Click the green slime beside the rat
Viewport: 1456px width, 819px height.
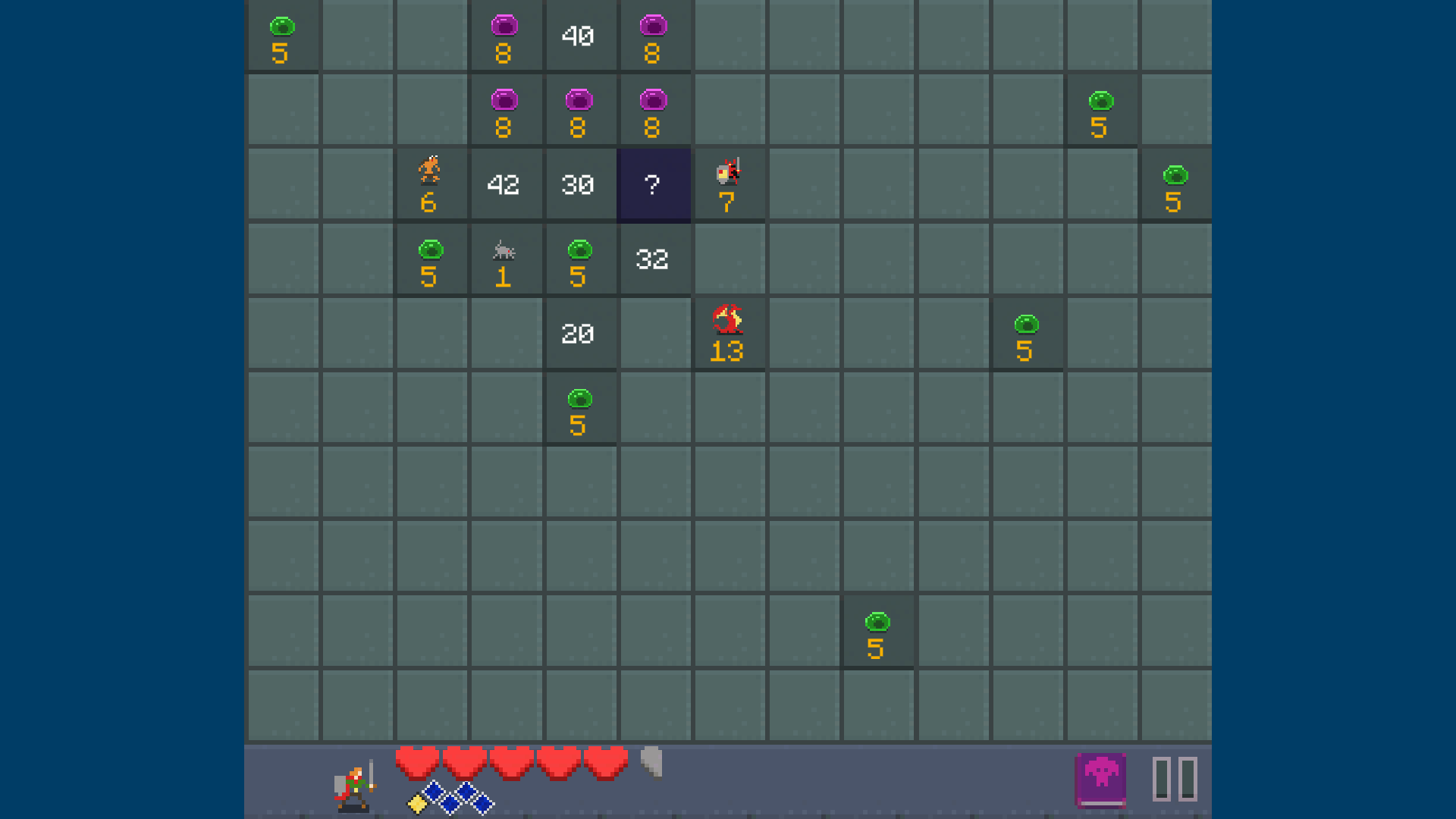tap(431, 259)
